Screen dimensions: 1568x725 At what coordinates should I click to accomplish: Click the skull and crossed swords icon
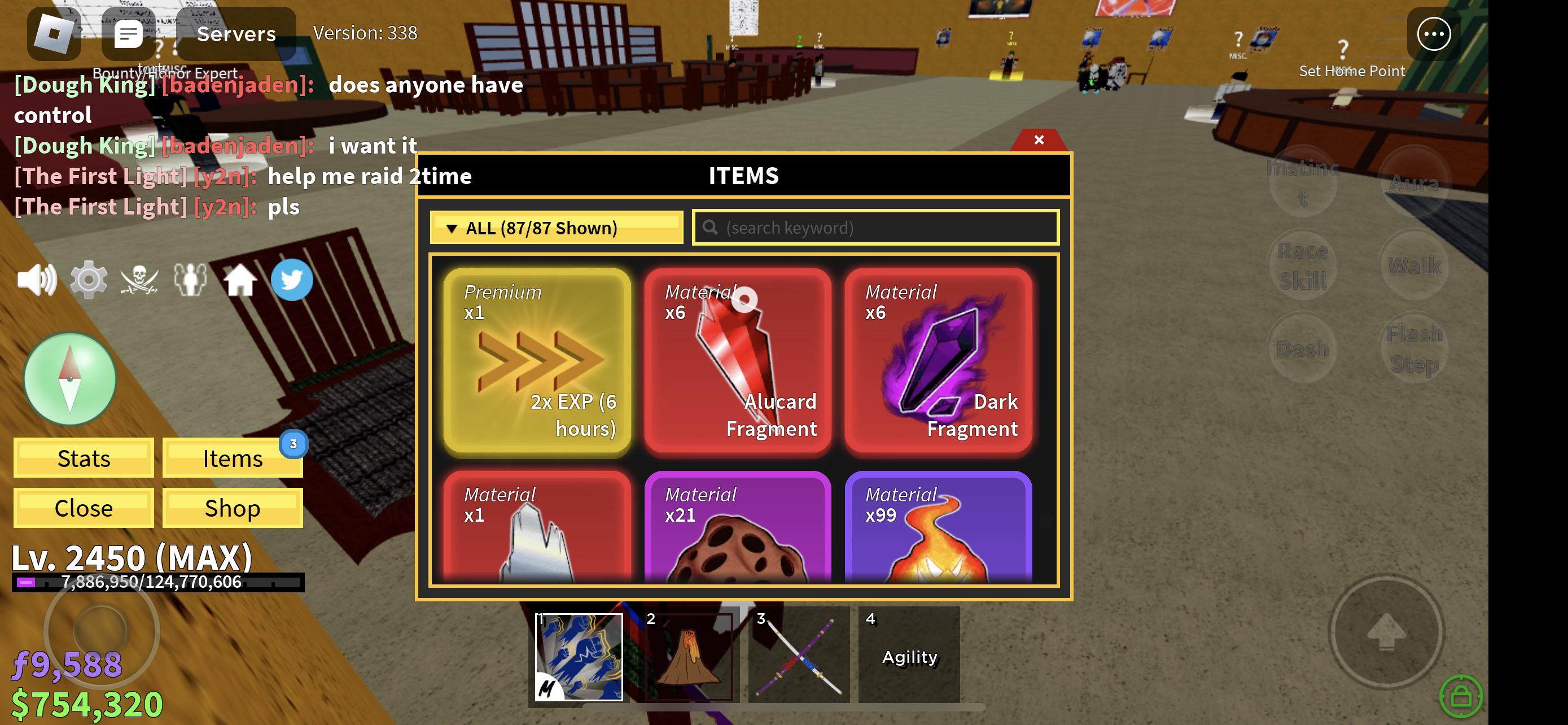point(139,280)
